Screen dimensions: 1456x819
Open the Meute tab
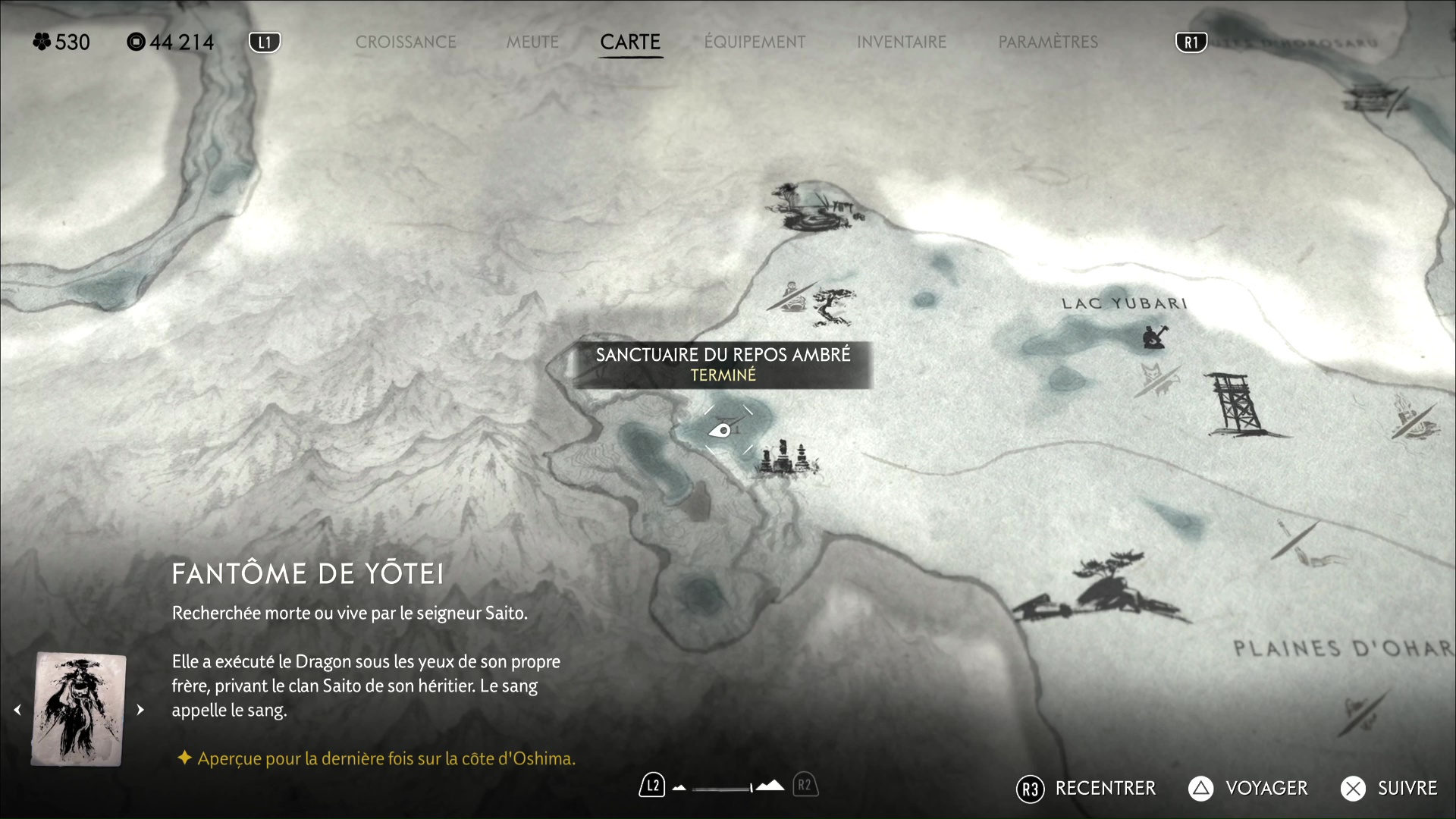(x=532, y=42)
